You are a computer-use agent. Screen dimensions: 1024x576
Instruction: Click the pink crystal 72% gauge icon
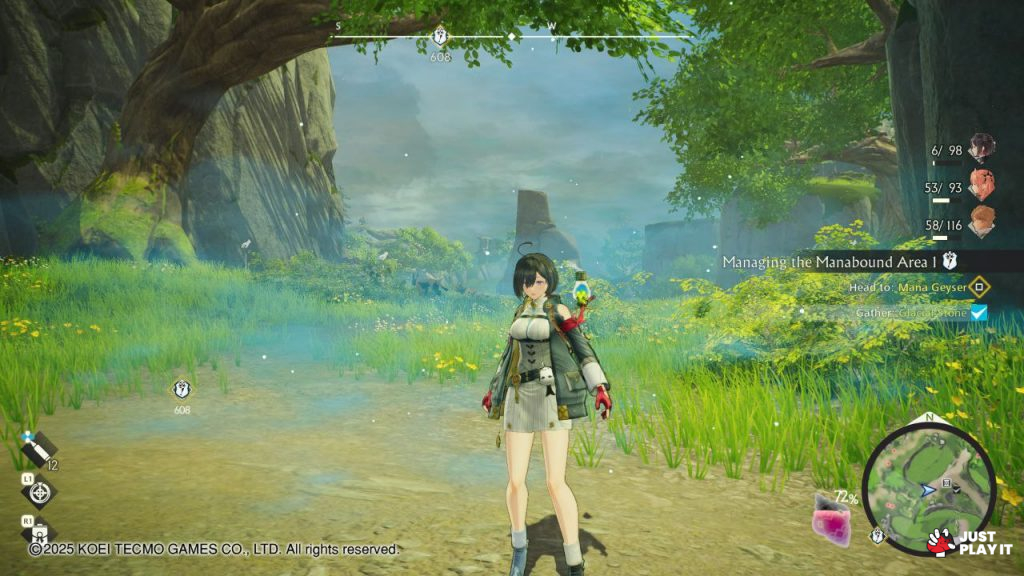pyautogui.click(x=831, y=520)
